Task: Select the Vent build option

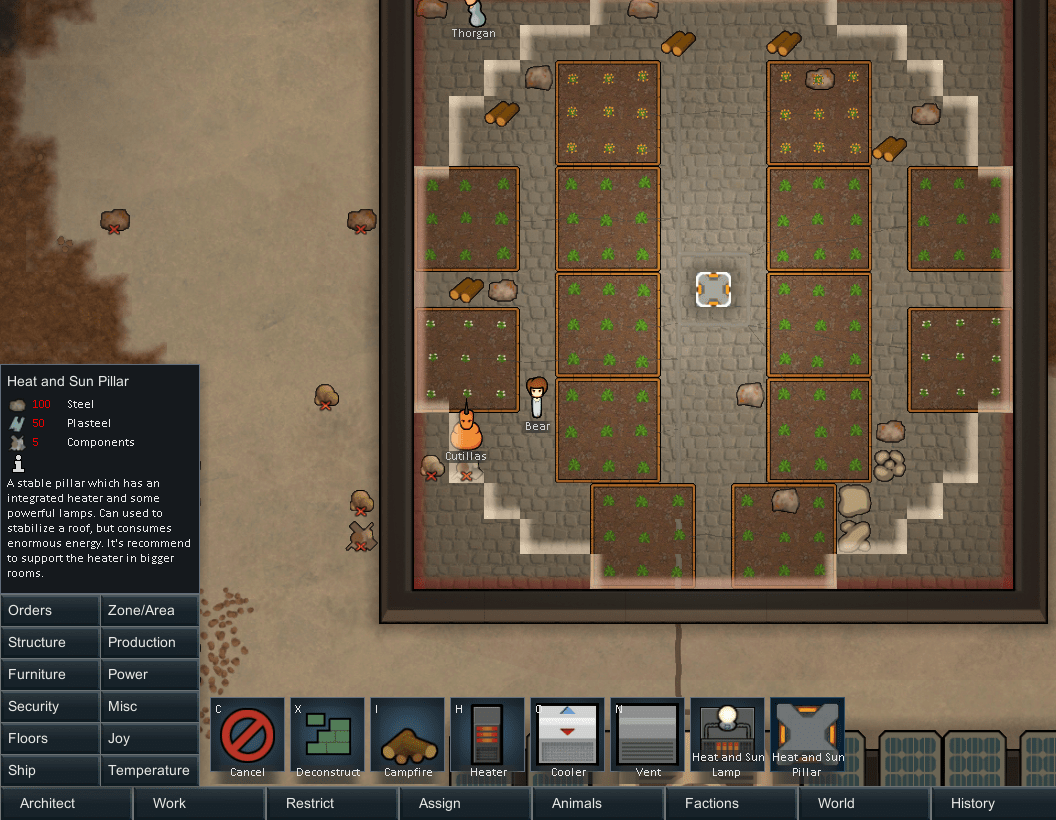Action: 647,739
